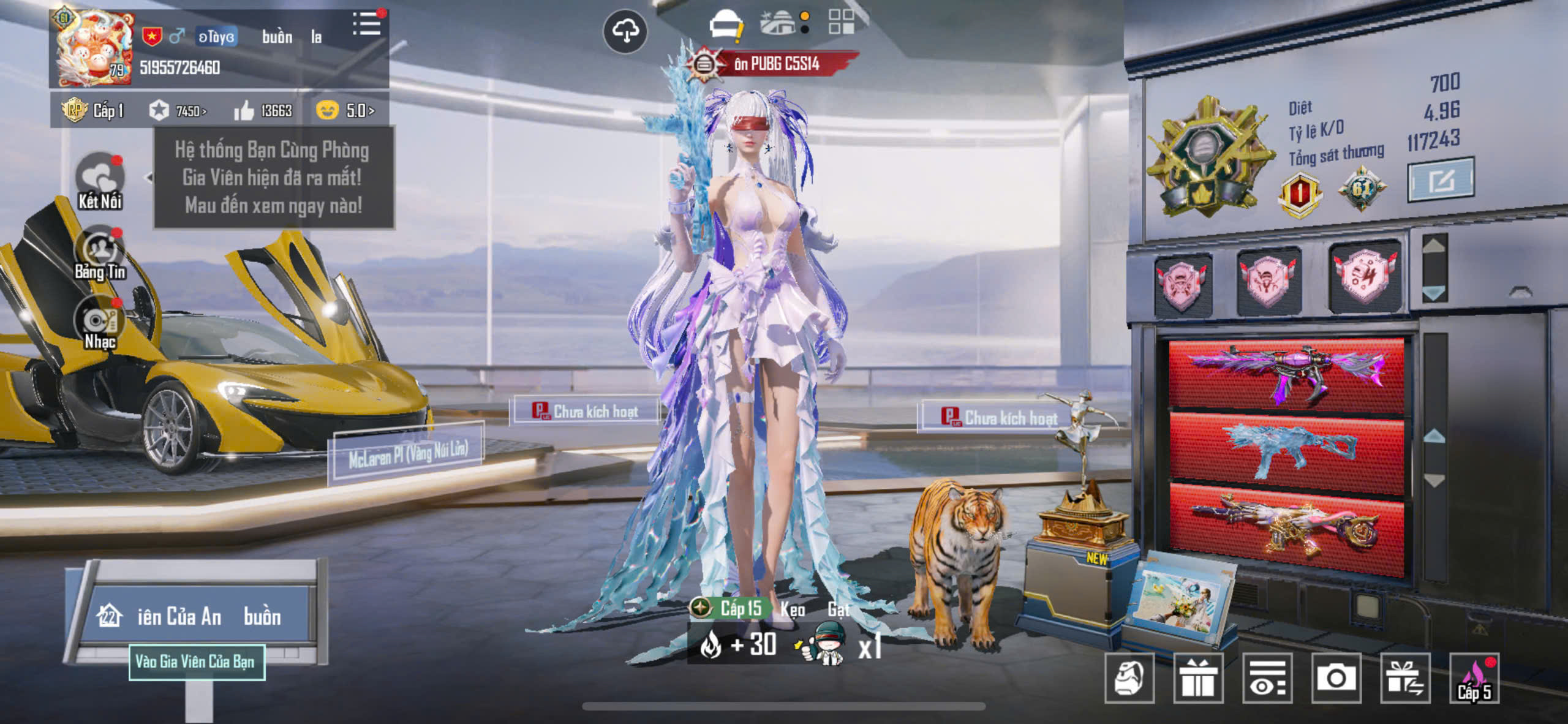1568x724 pixels.
Task: Open the four-square grid view icon
Action: [841, 22]
